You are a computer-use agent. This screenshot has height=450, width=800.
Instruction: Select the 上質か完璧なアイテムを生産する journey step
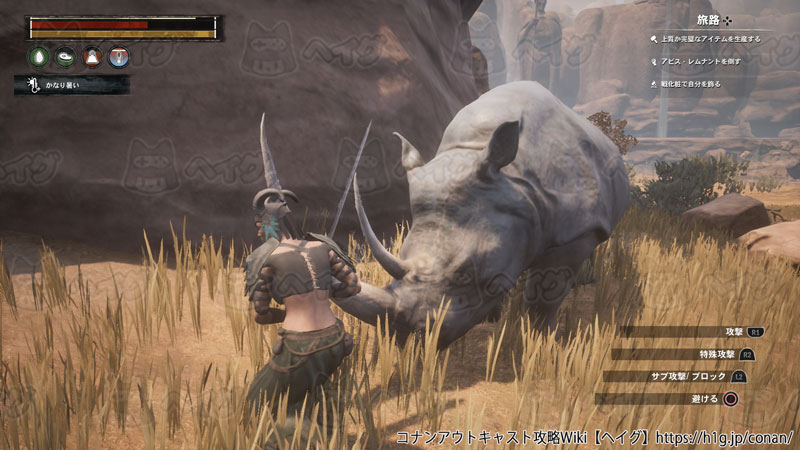(710, 39)
